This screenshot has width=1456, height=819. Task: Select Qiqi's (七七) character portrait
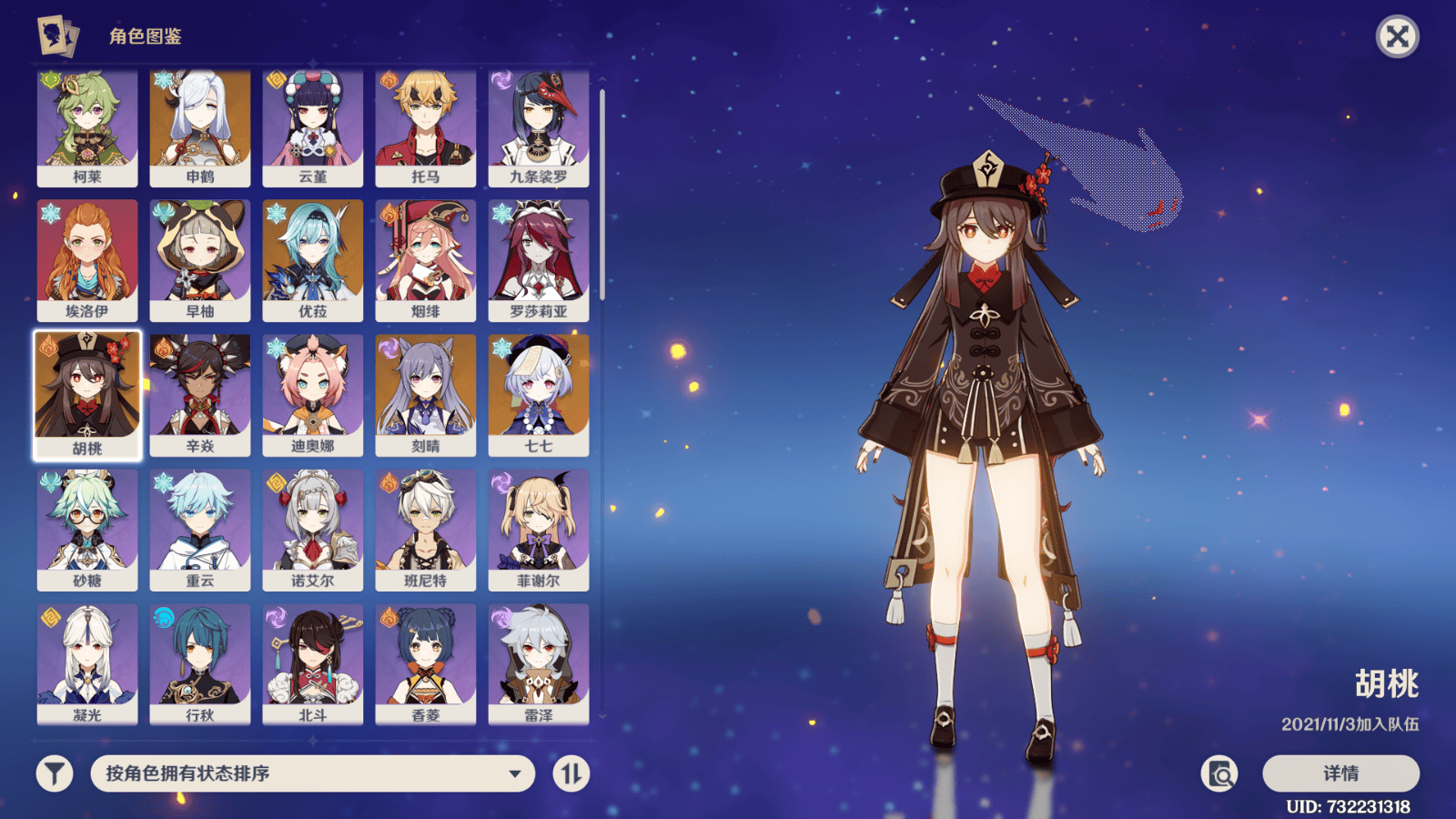538,391
